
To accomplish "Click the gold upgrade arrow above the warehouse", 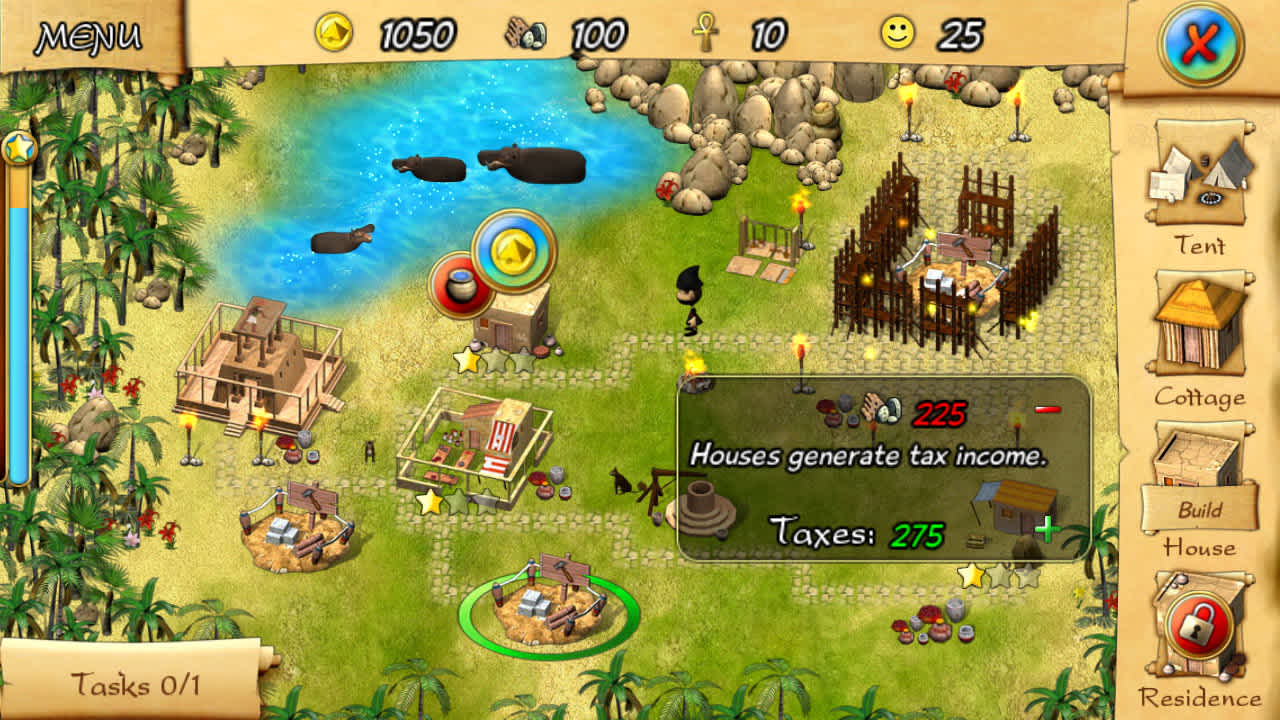I will (x=513, y=251).
